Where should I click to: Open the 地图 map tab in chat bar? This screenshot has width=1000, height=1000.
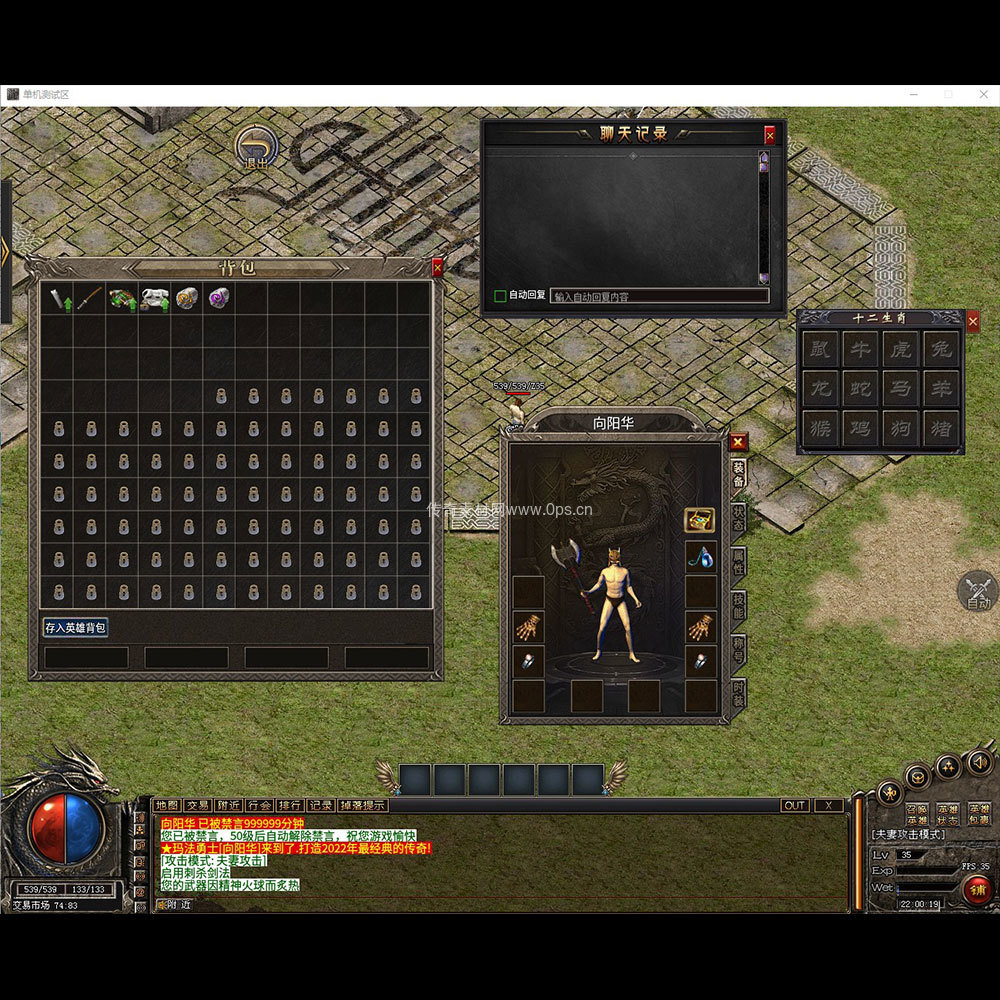pyautogui.click(x=167, y=805)
